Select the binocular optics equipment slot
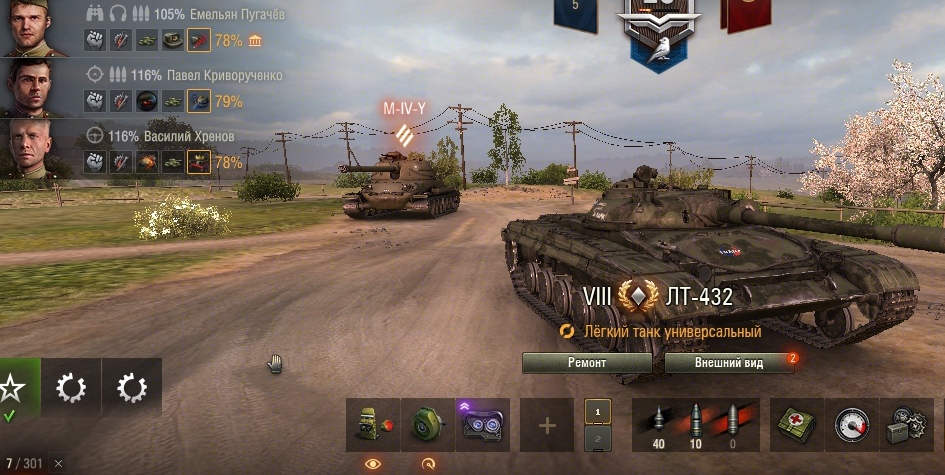Screen dimensions: 945x475 click(483, 425)
